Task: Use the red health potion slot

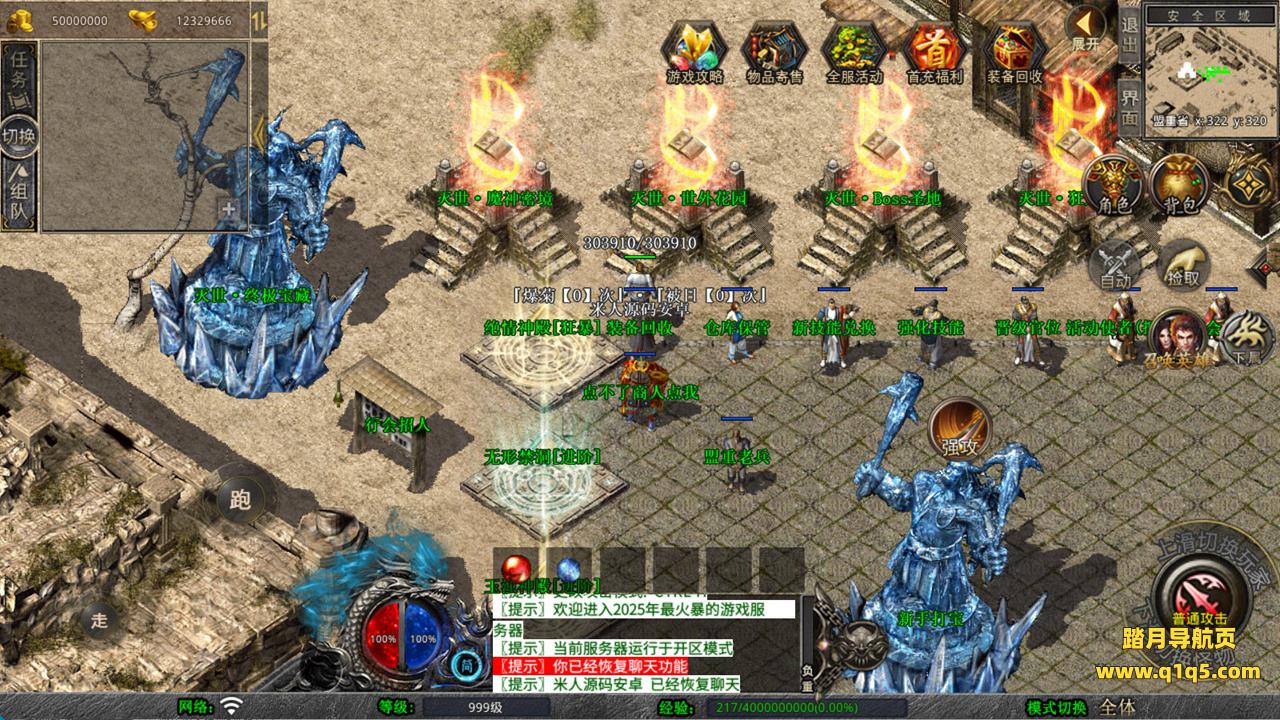Action: (516, 569)
